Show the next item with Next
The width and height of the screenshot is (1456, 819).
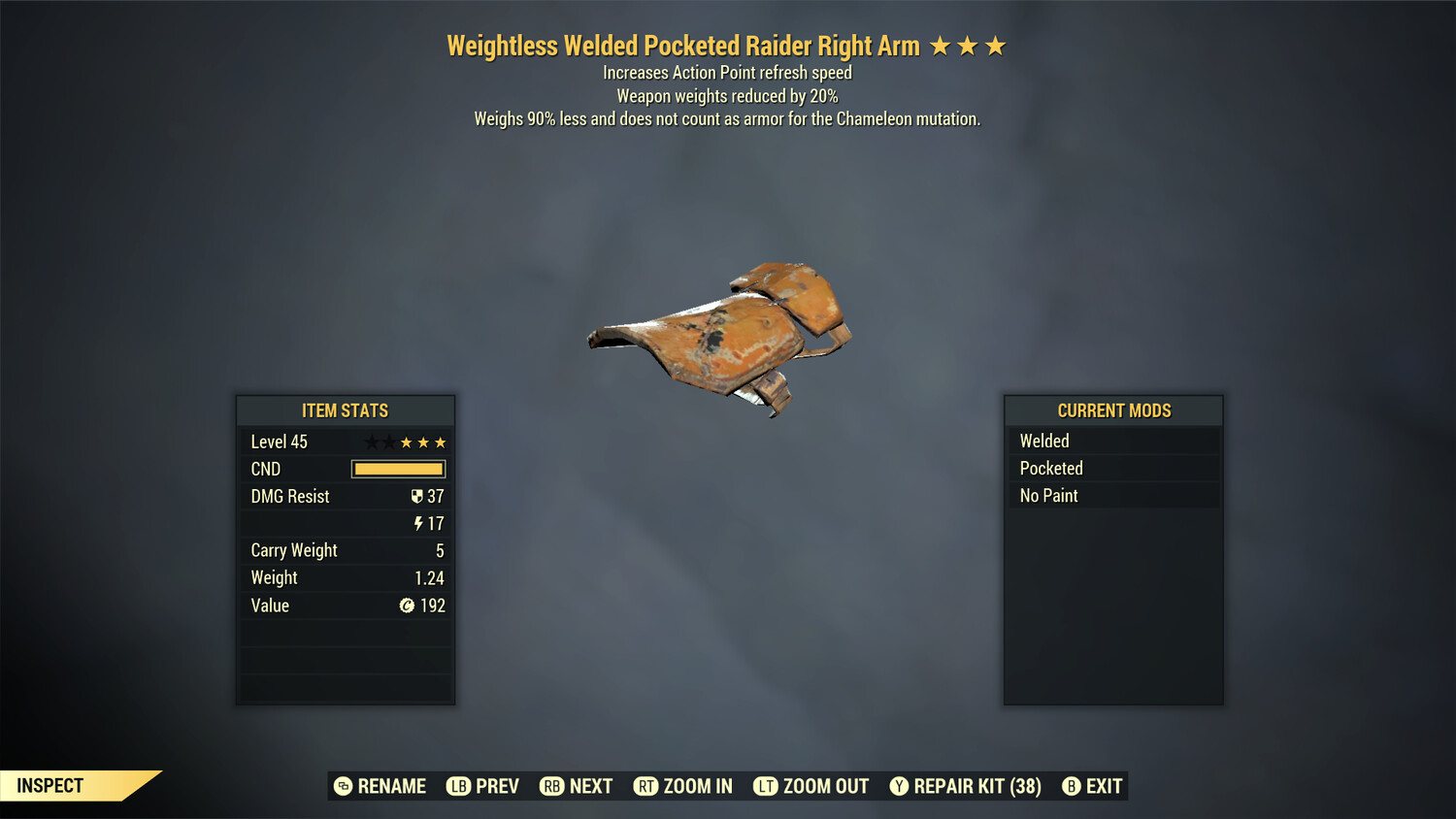pyautogui.click(x=577, y=786)
